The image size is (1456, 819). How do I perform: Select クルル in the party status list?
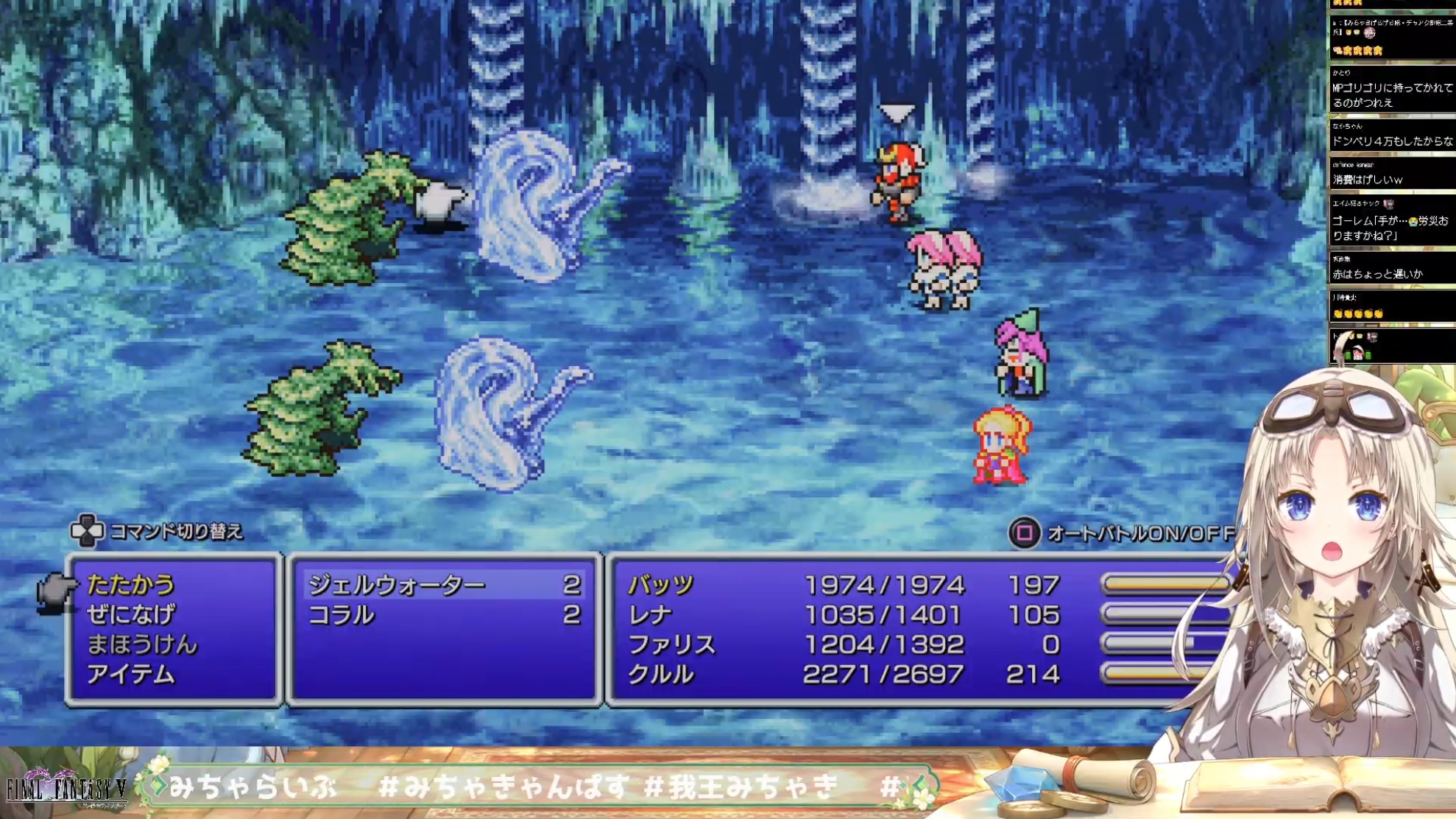pos(661,675)
